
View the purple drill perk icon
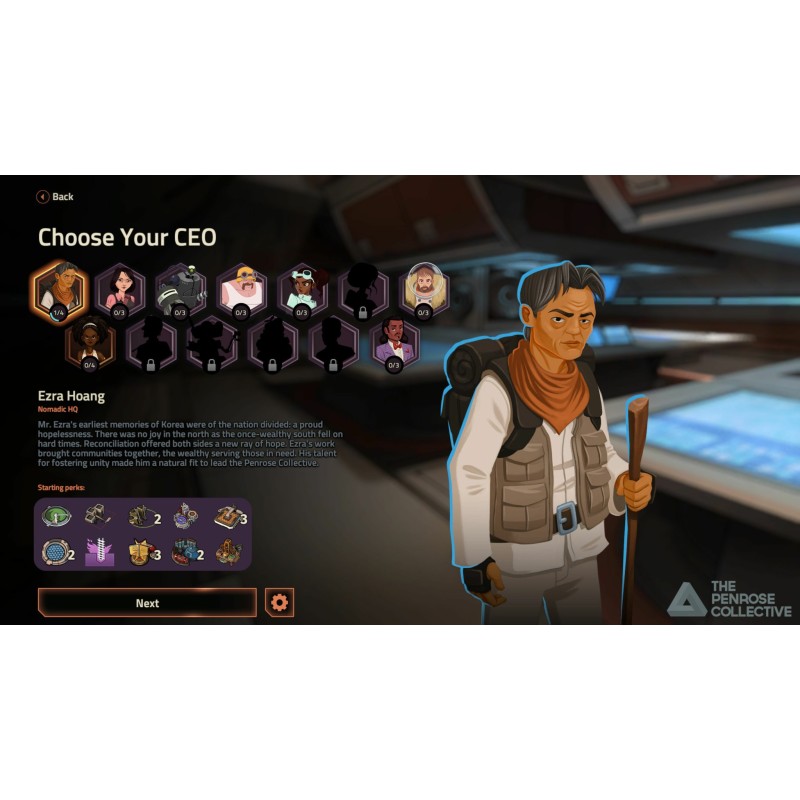[x=97, y=552]
